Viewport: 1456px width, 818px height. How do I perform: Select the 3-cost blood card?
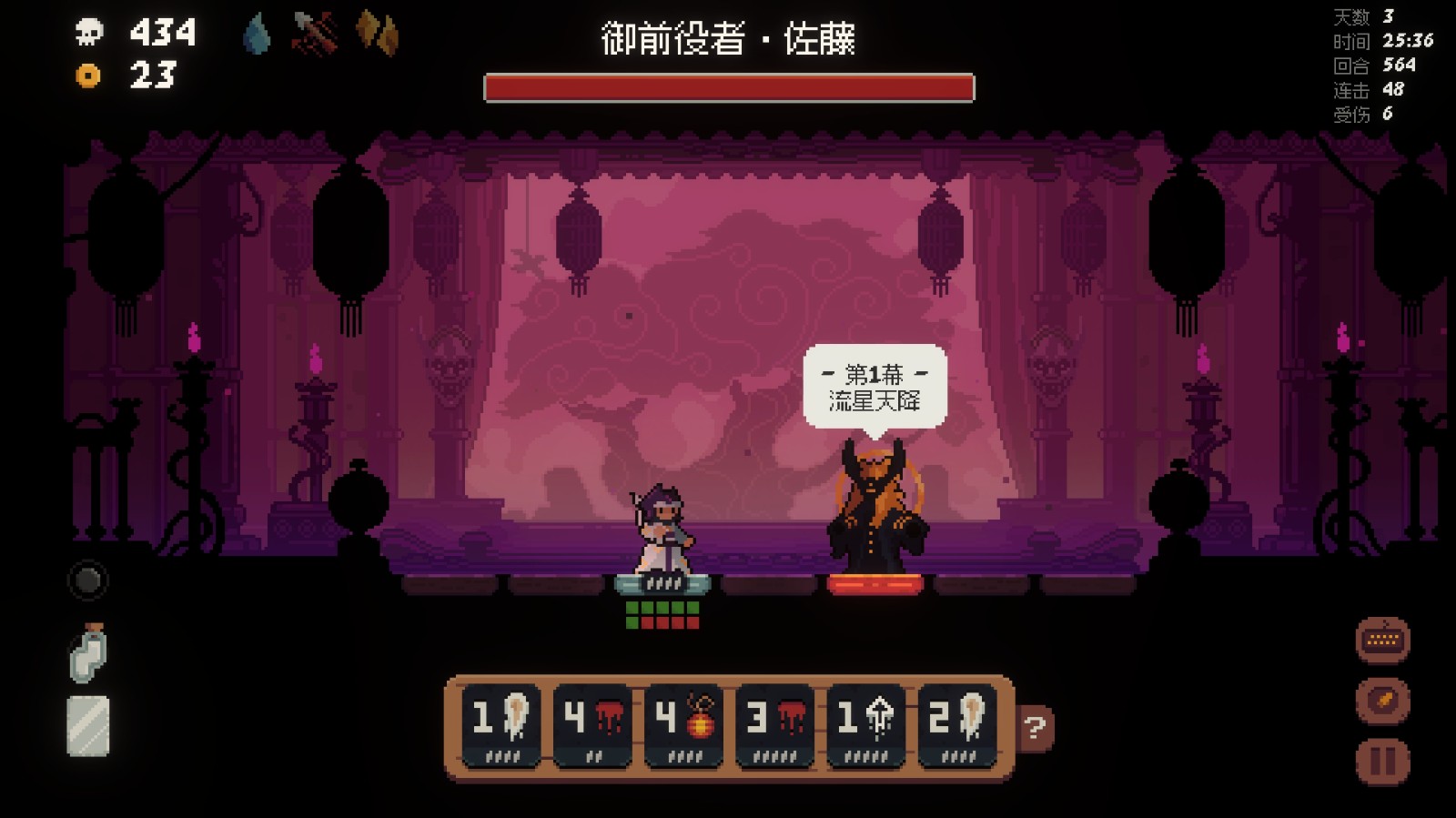(774, 723)
